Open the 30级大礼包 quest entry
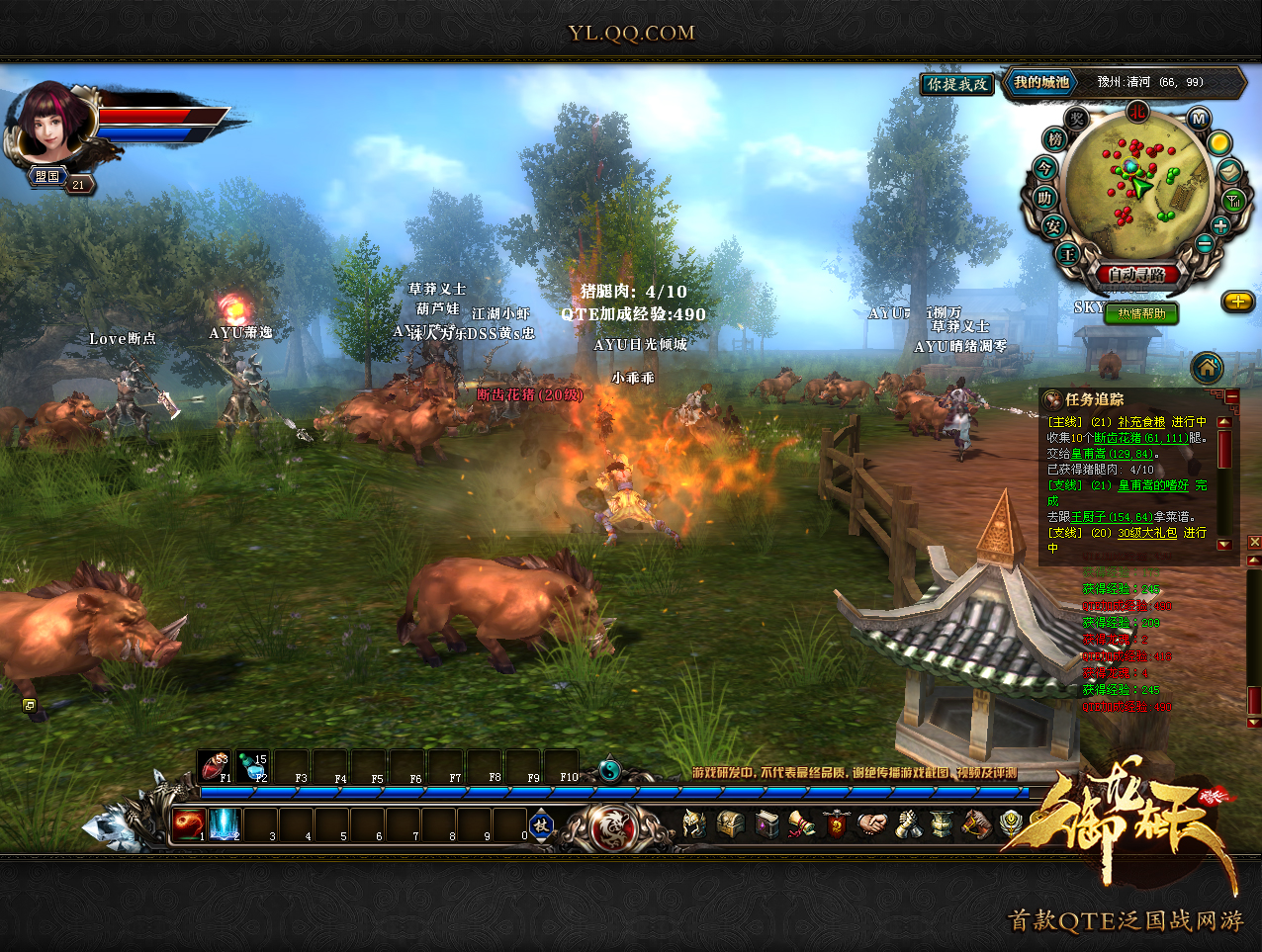Screen dimensions: 1262x952 point(1147,533)
